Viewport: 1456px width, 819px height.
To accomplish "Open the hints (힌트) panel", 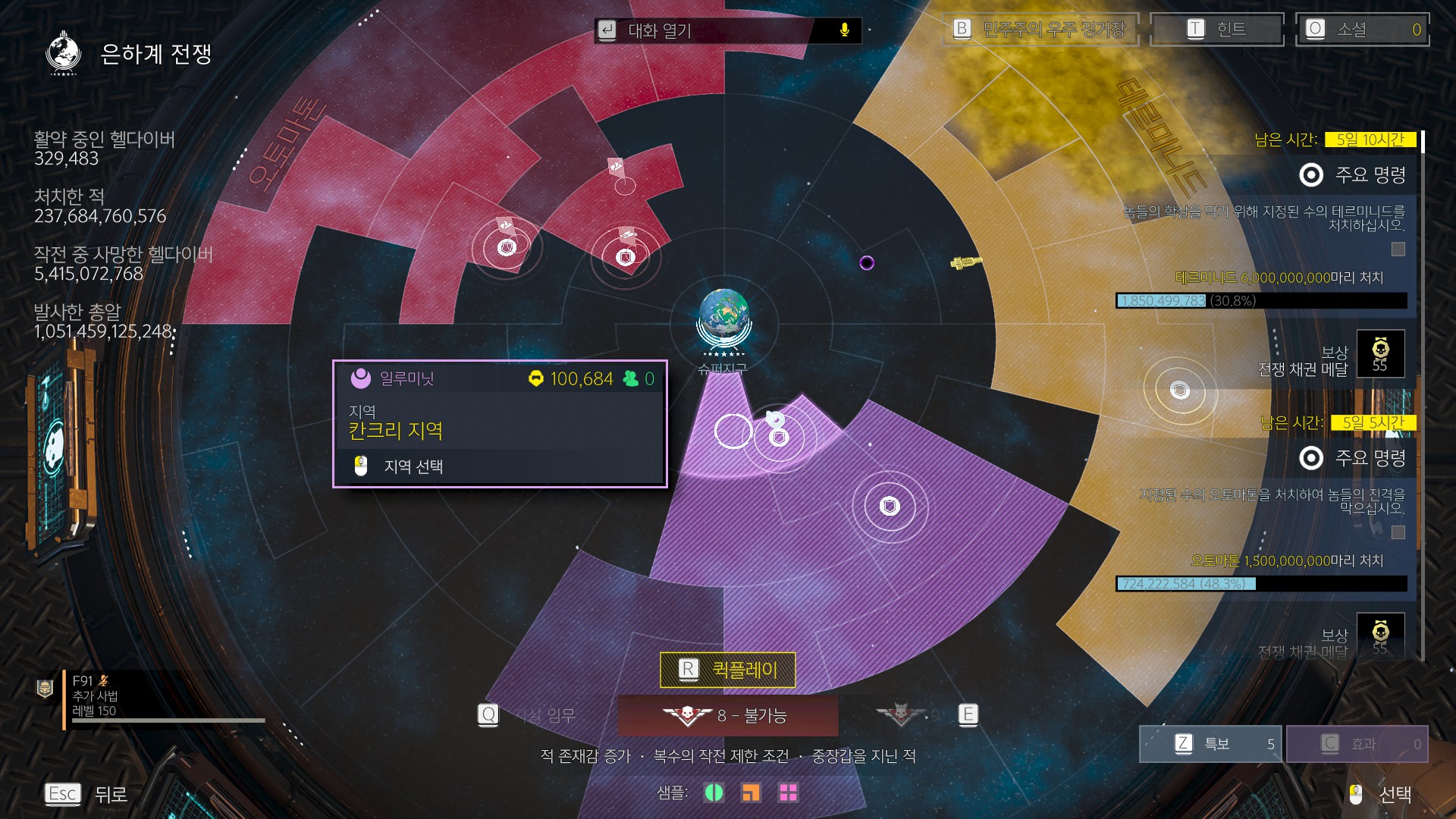I will click(1216, 30).
